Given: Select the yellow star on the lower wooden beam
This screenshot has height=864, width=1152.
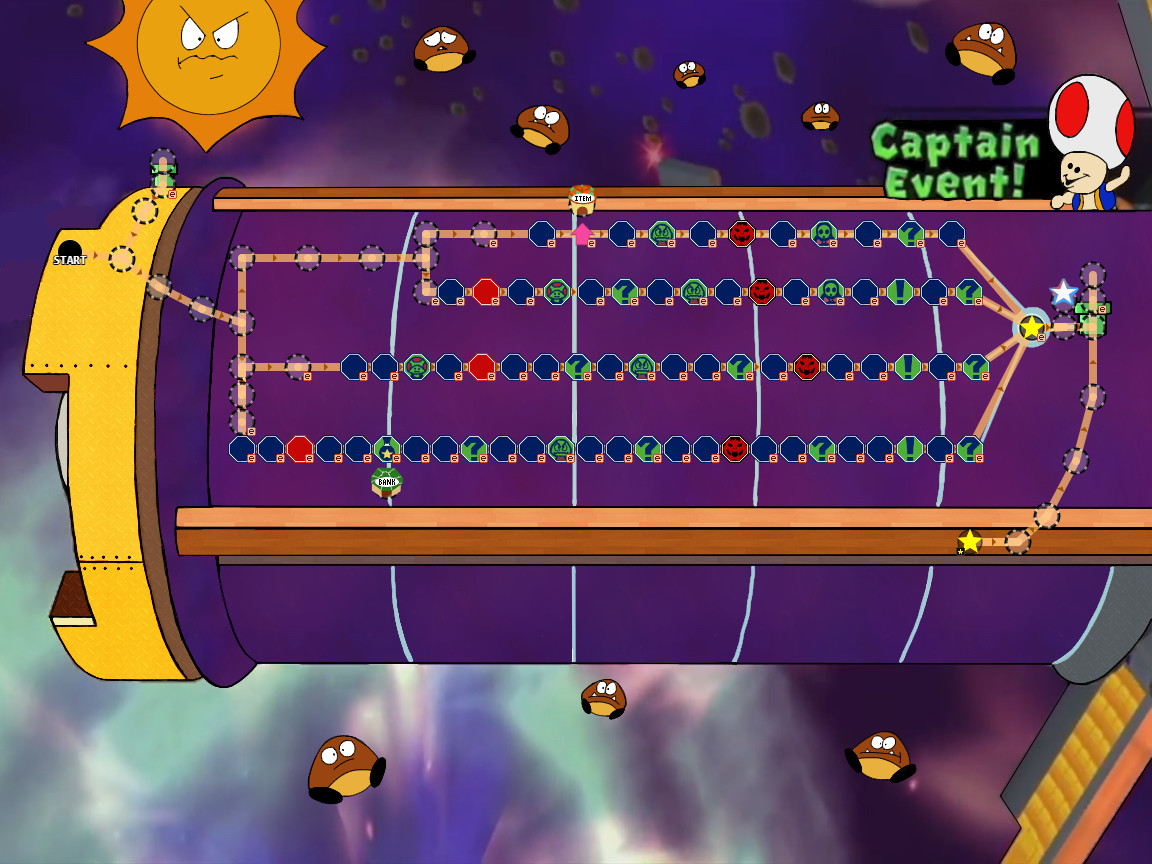Looking at the screenshot, I should tap(969, 541).
